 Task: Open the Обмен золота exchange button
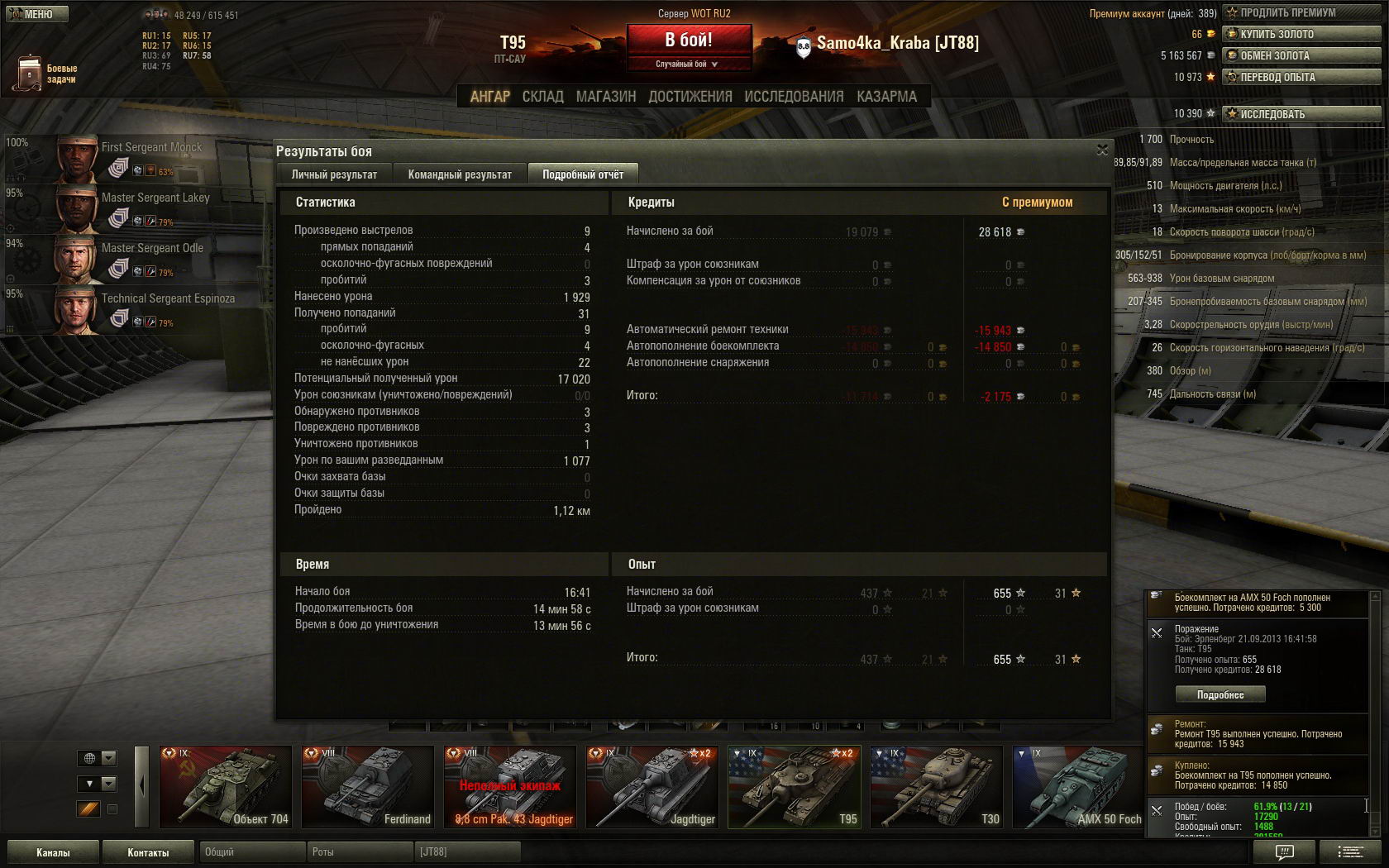click(1302, 55)
